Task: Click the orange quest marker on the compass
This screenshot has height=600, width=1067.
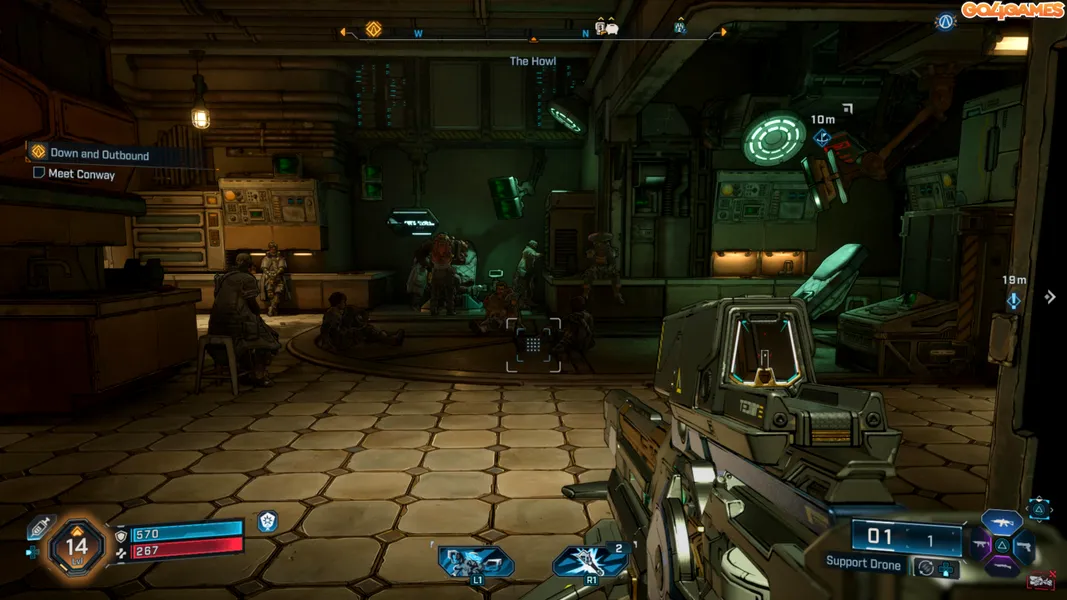Action: [373, 30]
